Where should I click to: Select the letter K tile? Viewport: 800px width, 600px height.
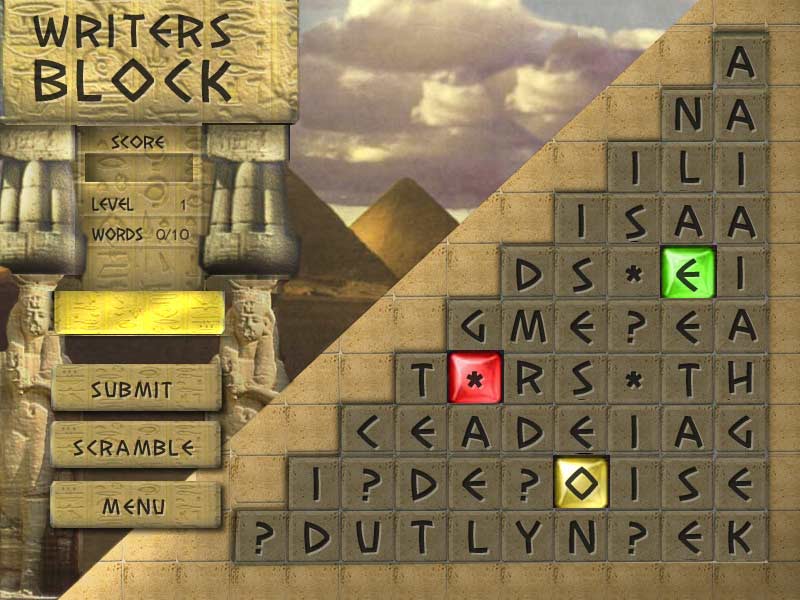(x=740, y=537)
